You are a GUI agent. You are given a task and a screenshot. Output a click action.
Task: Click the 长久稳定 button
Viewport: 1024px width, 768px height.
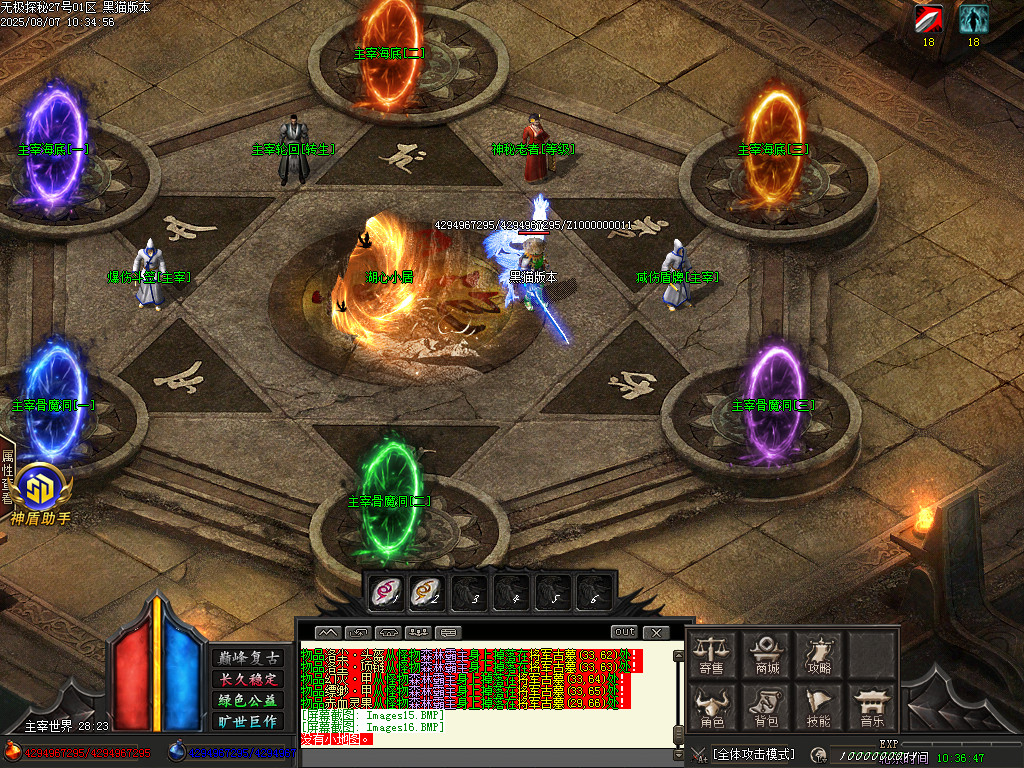pos(249,679)
